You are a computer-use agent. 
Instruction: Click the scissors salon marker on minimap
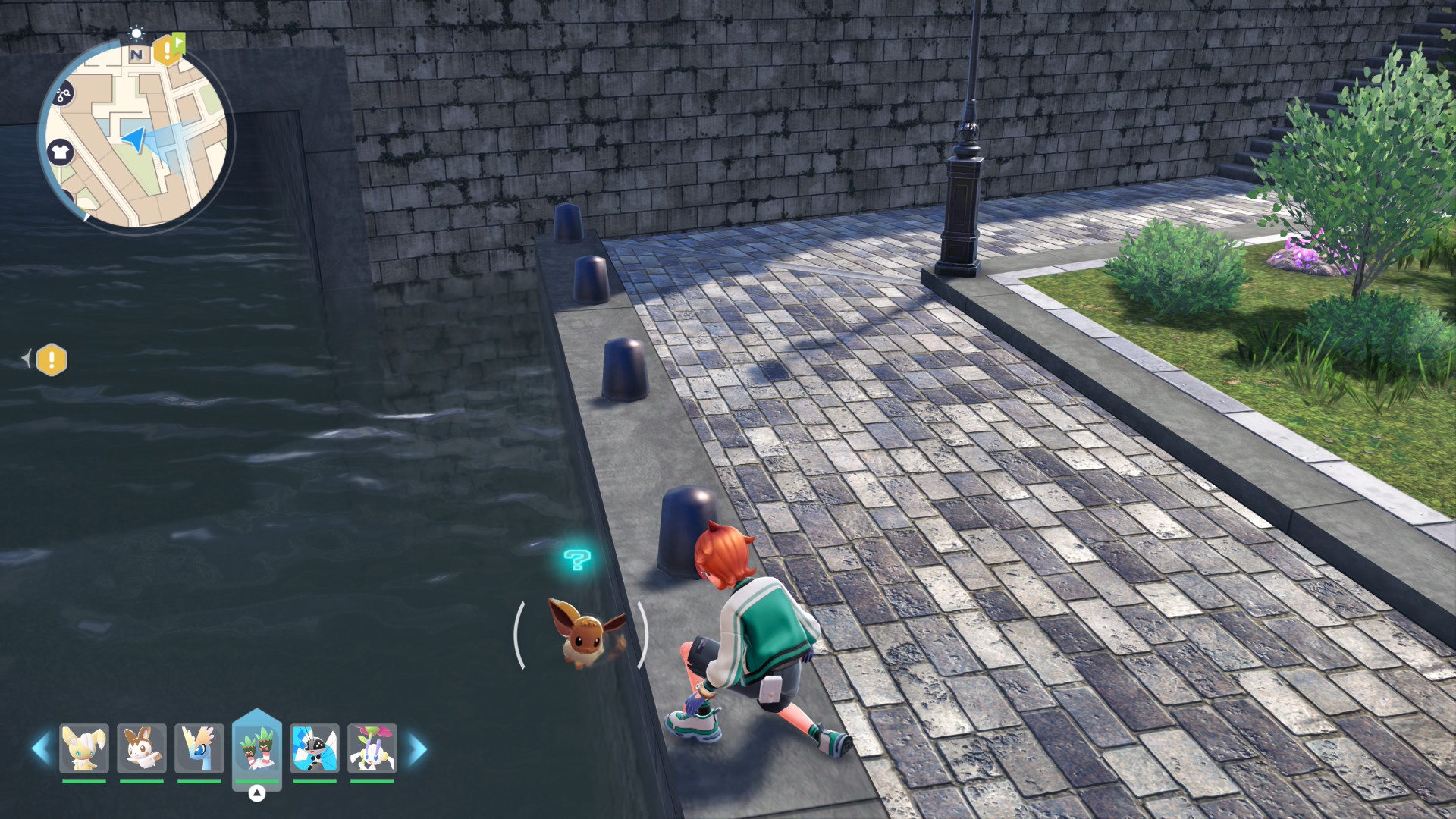pyautogui.click(x=63, y=94)
